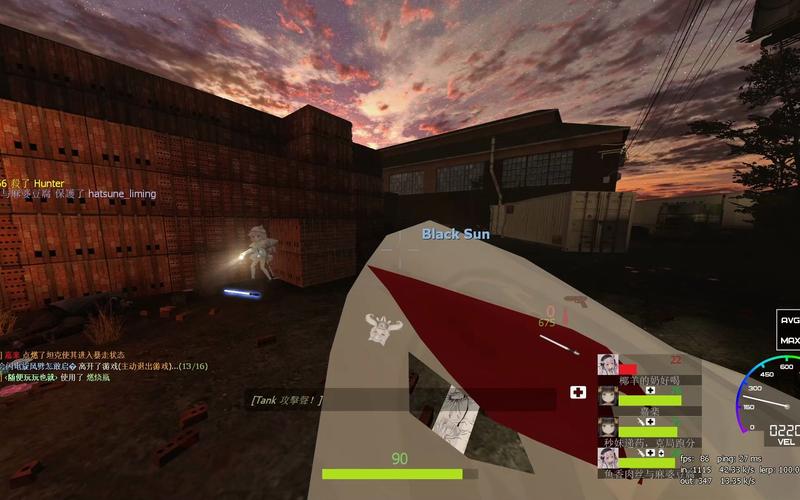Select the 鱼香肉丝 teammate portrait

(607, 457)
